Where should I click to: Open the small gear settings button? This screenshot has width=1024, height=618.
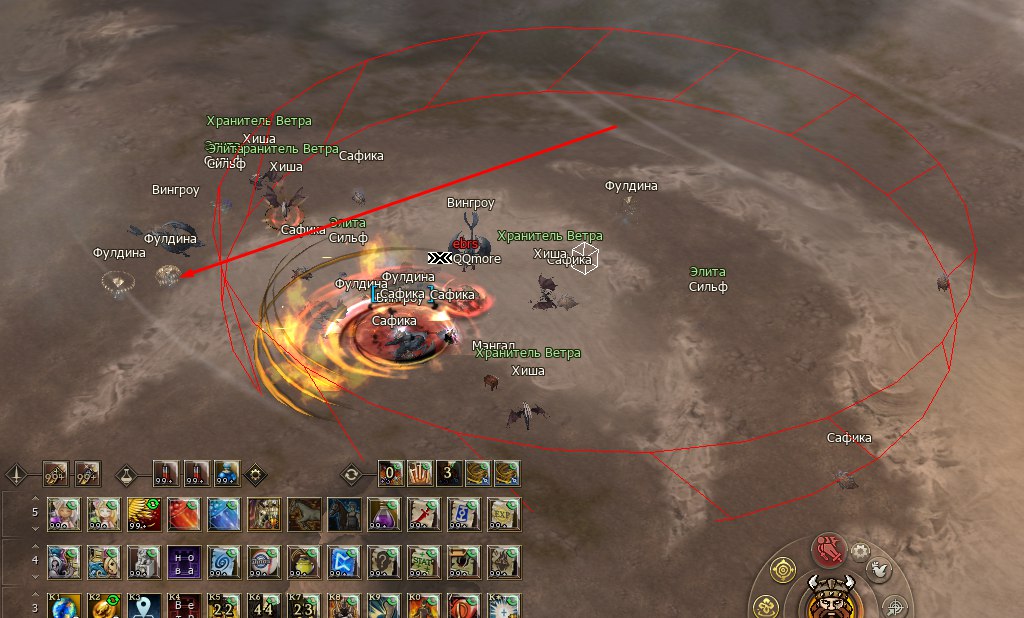(x=860, y=551)
